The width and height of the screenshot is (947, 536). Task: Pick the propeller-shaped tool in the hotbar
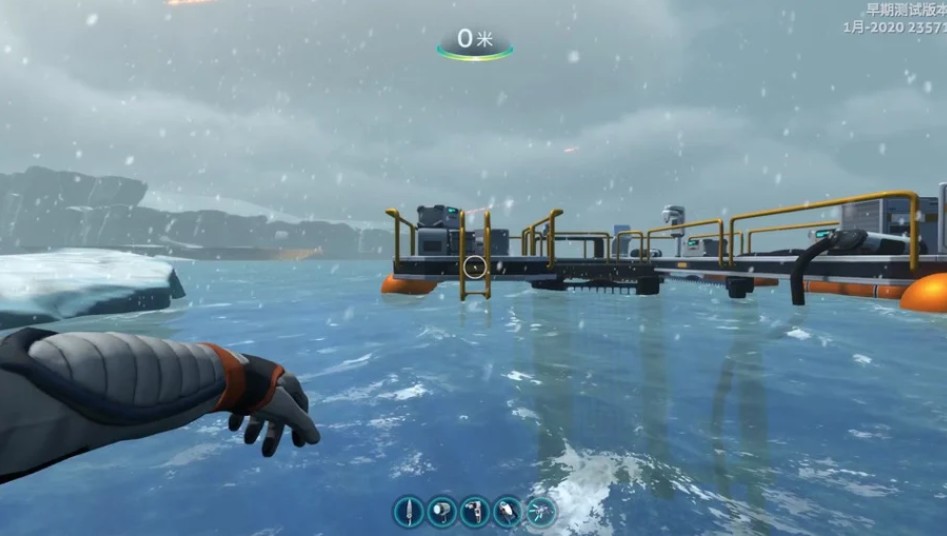pos(541,512)
